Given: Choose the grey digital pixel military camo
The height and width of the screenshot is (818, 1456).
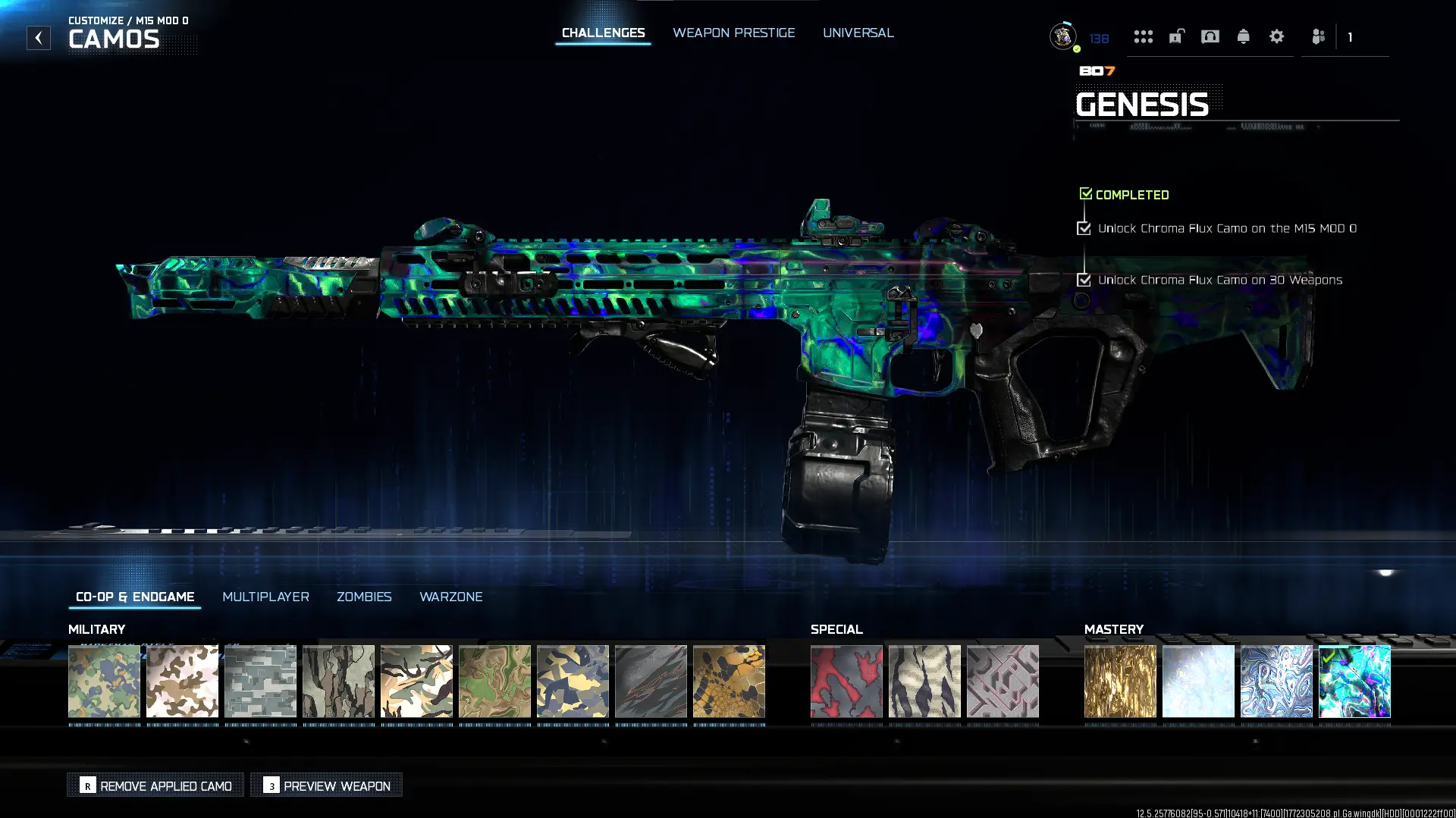Looking at the screenshot, I should [x=260, y=681].
